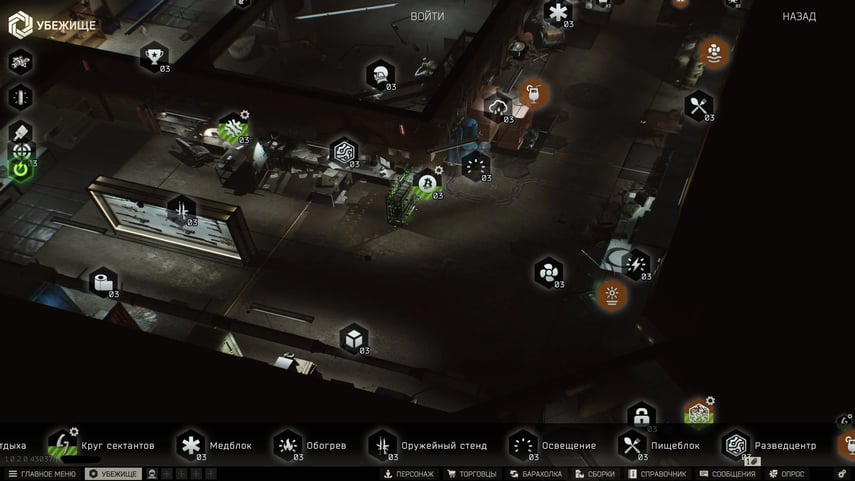Select the trophy hall of fame icon

[x=154, y=56]
